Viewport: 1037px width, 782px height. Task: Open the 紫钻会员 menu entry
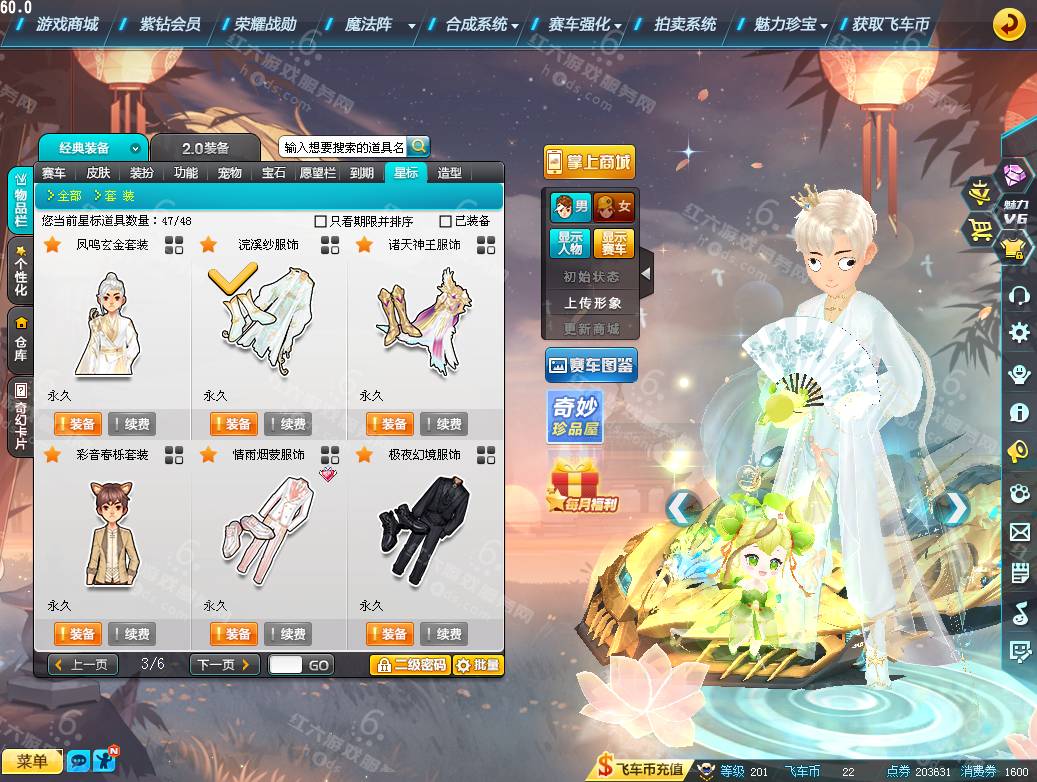point(170,24)
